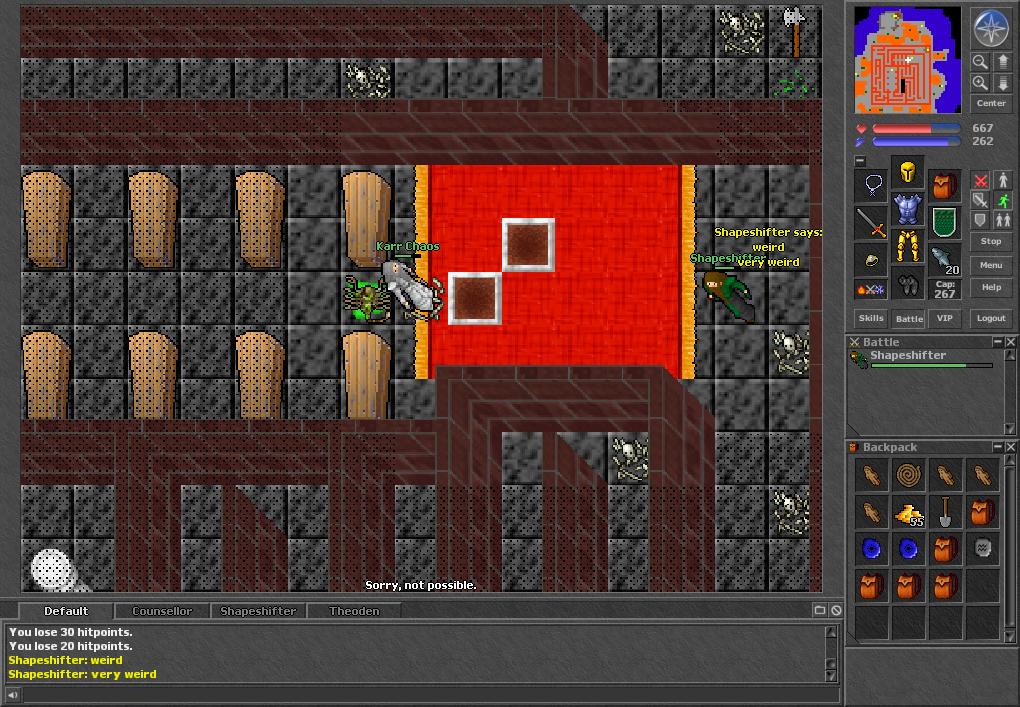Select the blue plate armor slot

pyautogui.click(x=908, y=209)
